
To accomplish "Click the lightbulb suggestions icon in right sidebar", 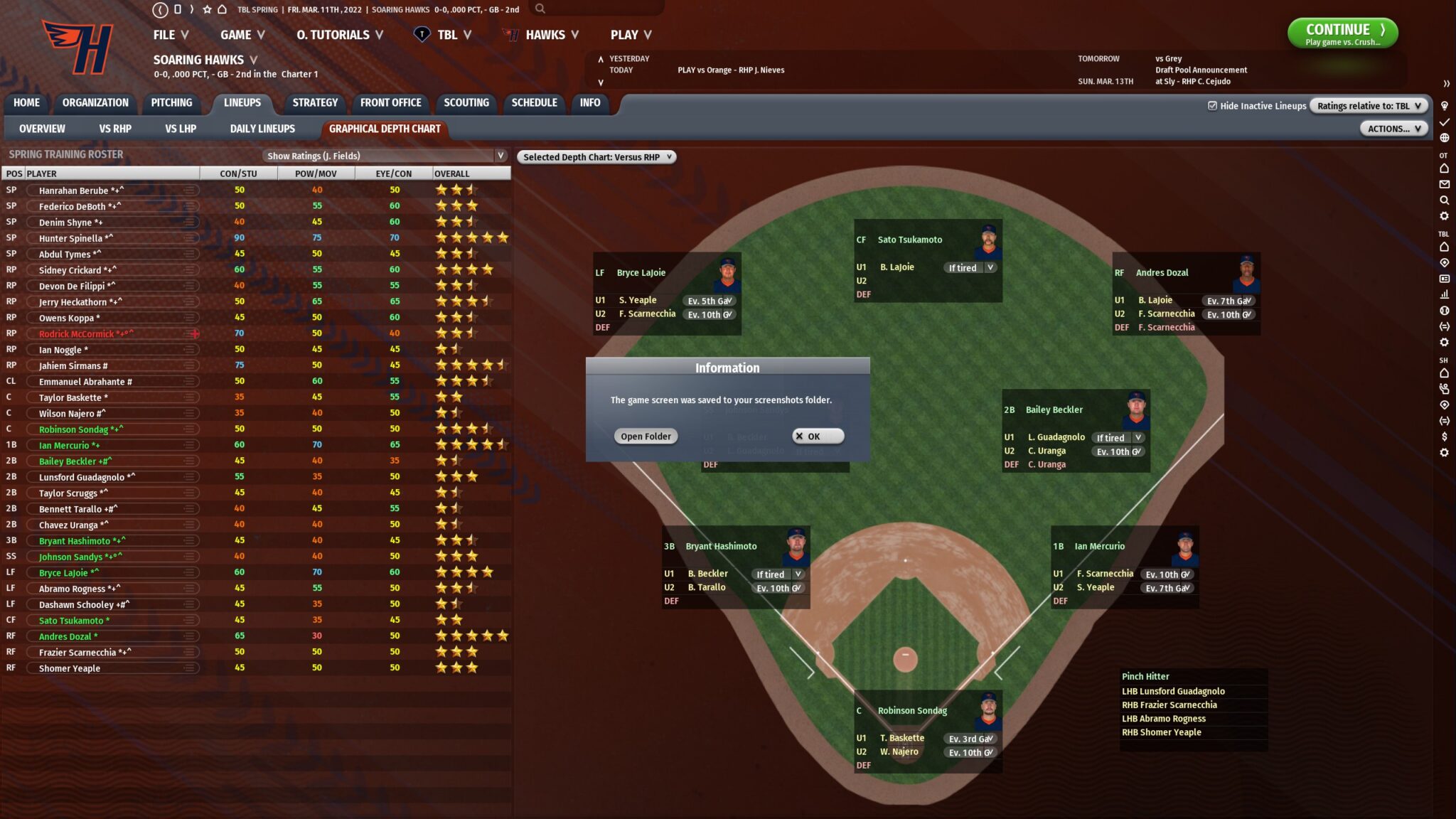I will [1445, 105].
